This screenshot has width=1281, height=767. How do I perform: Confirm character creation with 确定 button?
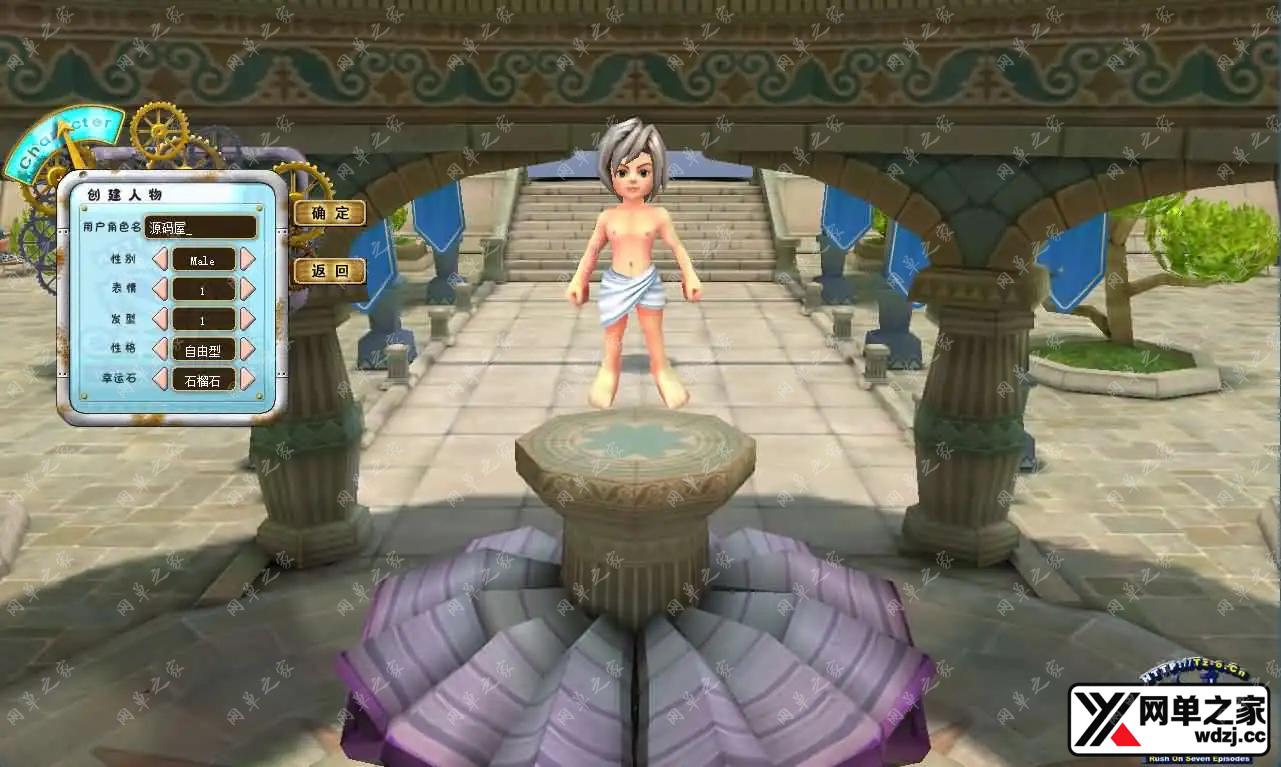point(329,213)
